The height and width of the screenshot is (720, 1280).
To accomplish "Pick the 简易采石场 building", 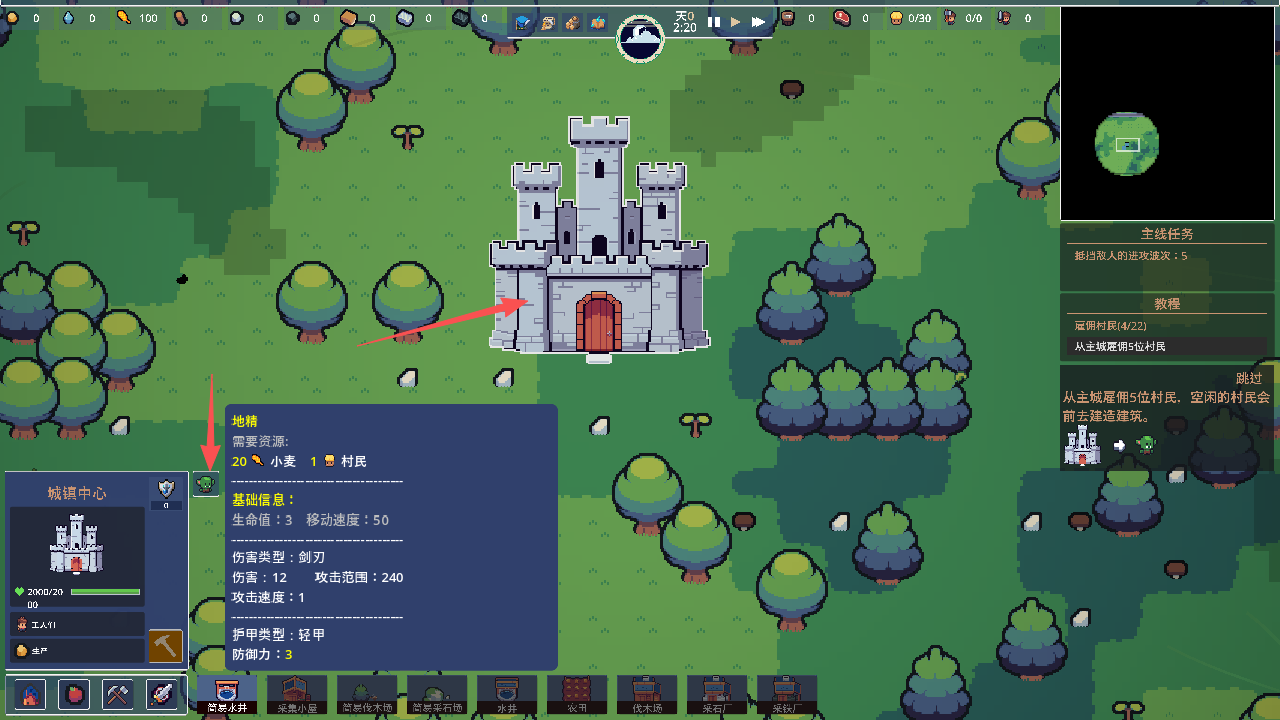I will [437, 694].
